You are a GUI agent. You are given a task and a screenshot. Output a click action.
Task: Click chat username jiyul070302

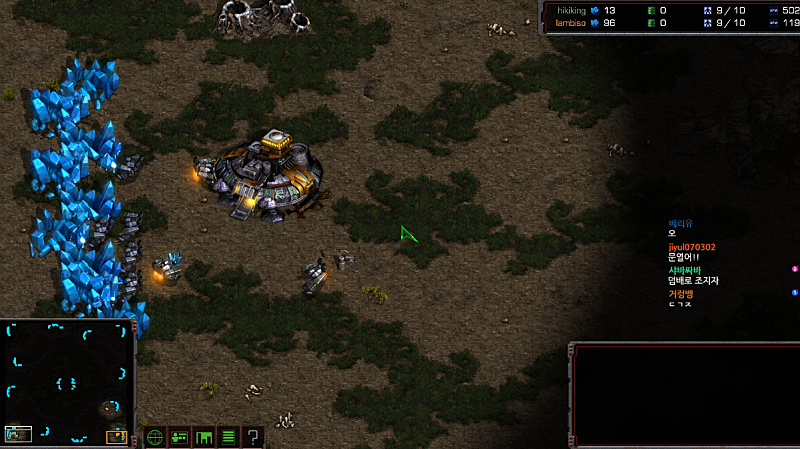[x=691, y=247]
